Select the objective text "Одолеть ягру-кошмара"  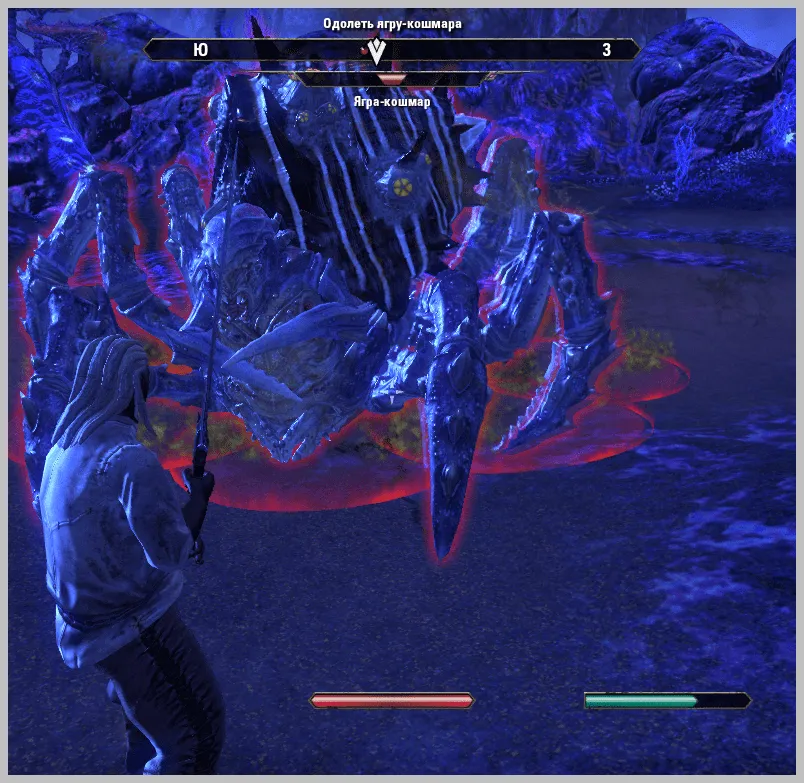392,23
